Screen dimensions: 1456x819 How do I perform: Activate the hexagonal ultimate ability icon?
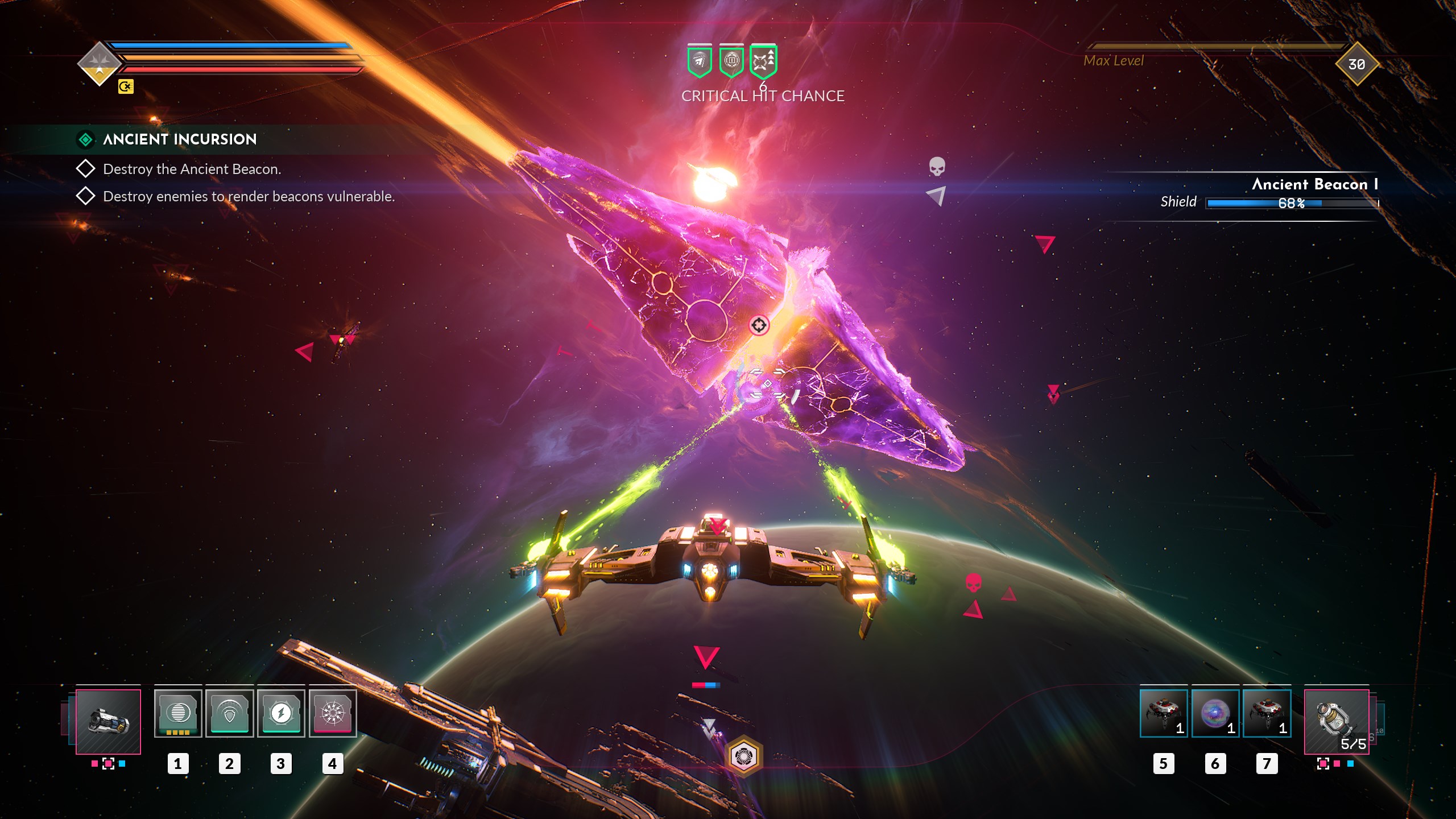pyautogui.click(x=743, y=756)
